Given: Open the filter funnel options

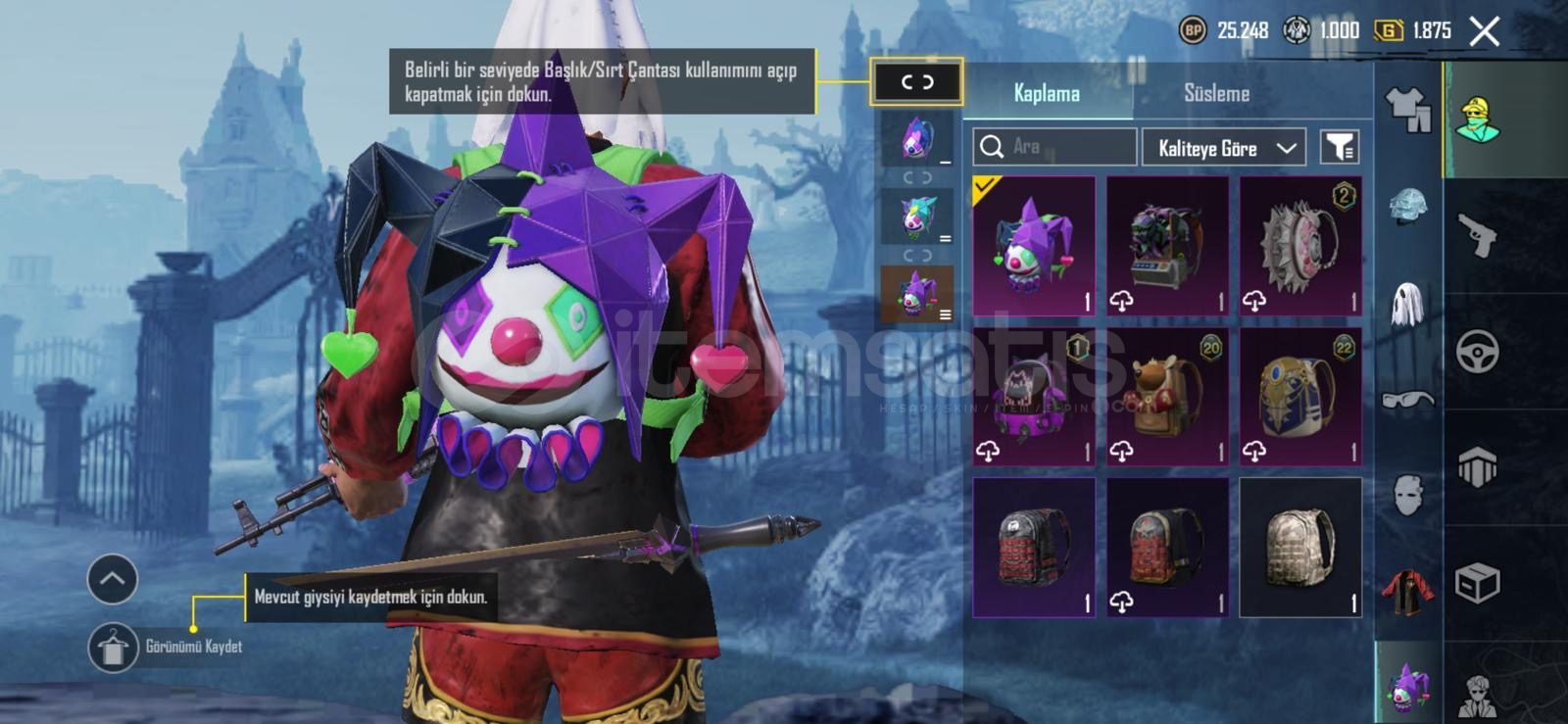Looking at the screenshot, I should click(x=1339, y=148).
